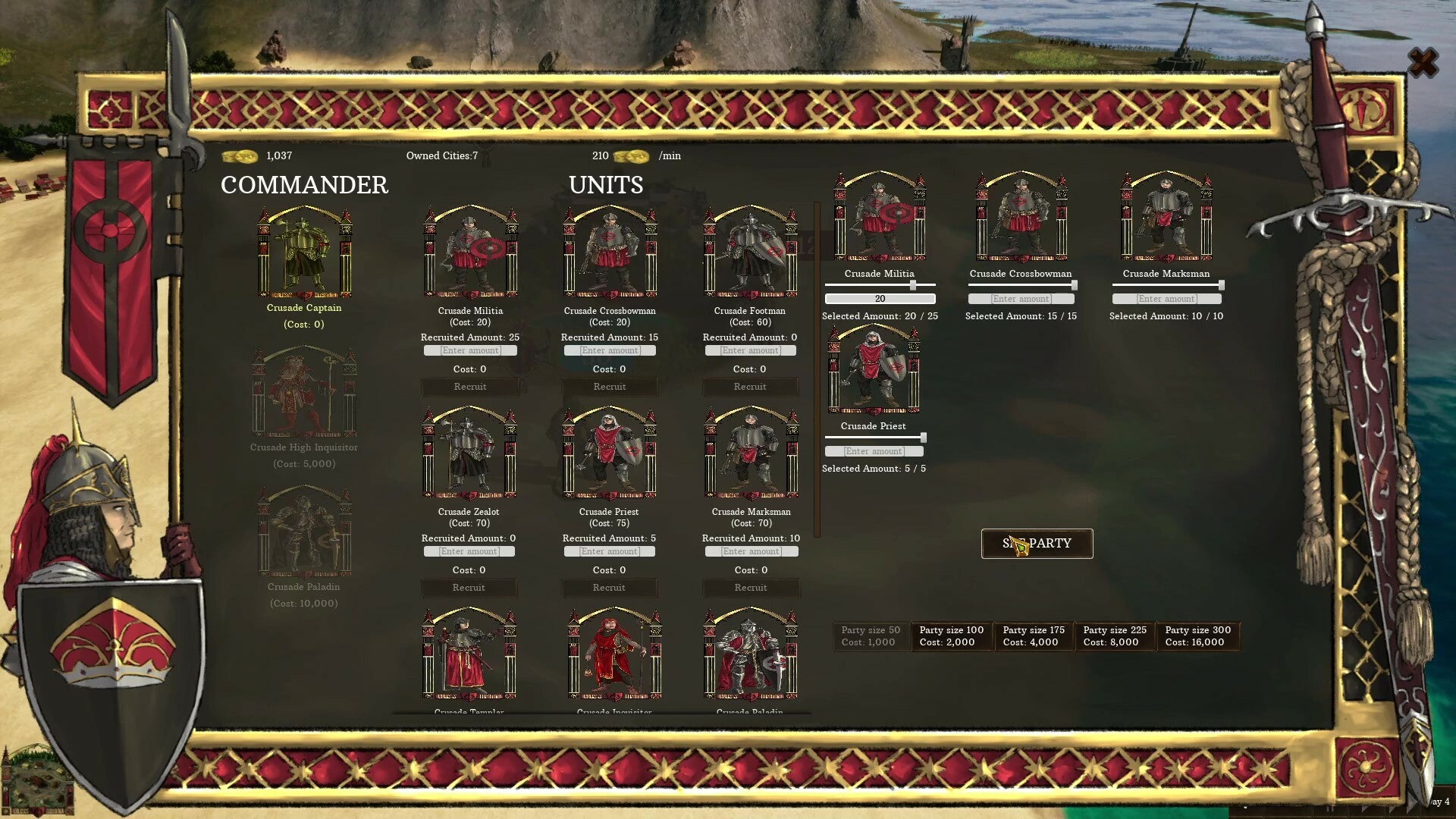Purchase Party size 300 upgrade
This screenshot has height=819, width=1456.
[1198, 636]
